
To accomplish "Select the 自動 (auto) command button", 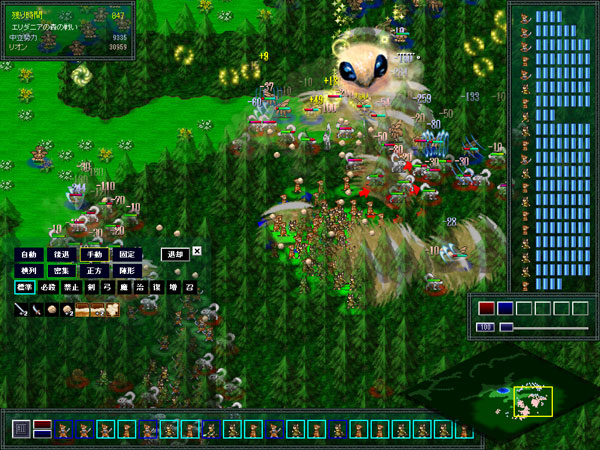I will [x=26, y=254].
